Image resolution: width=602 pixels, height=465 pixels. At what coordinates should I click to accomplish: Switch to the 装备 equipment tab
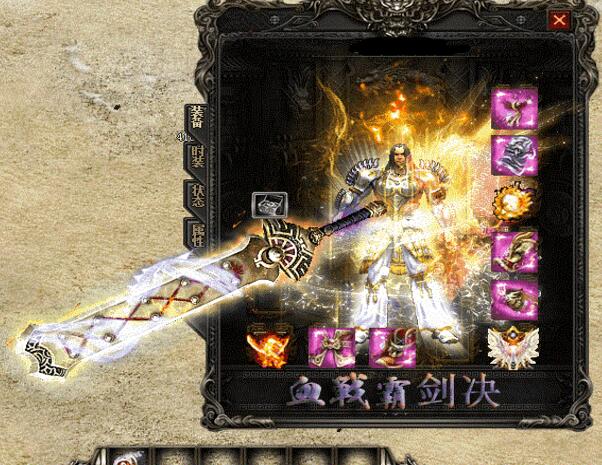point(196,119)
